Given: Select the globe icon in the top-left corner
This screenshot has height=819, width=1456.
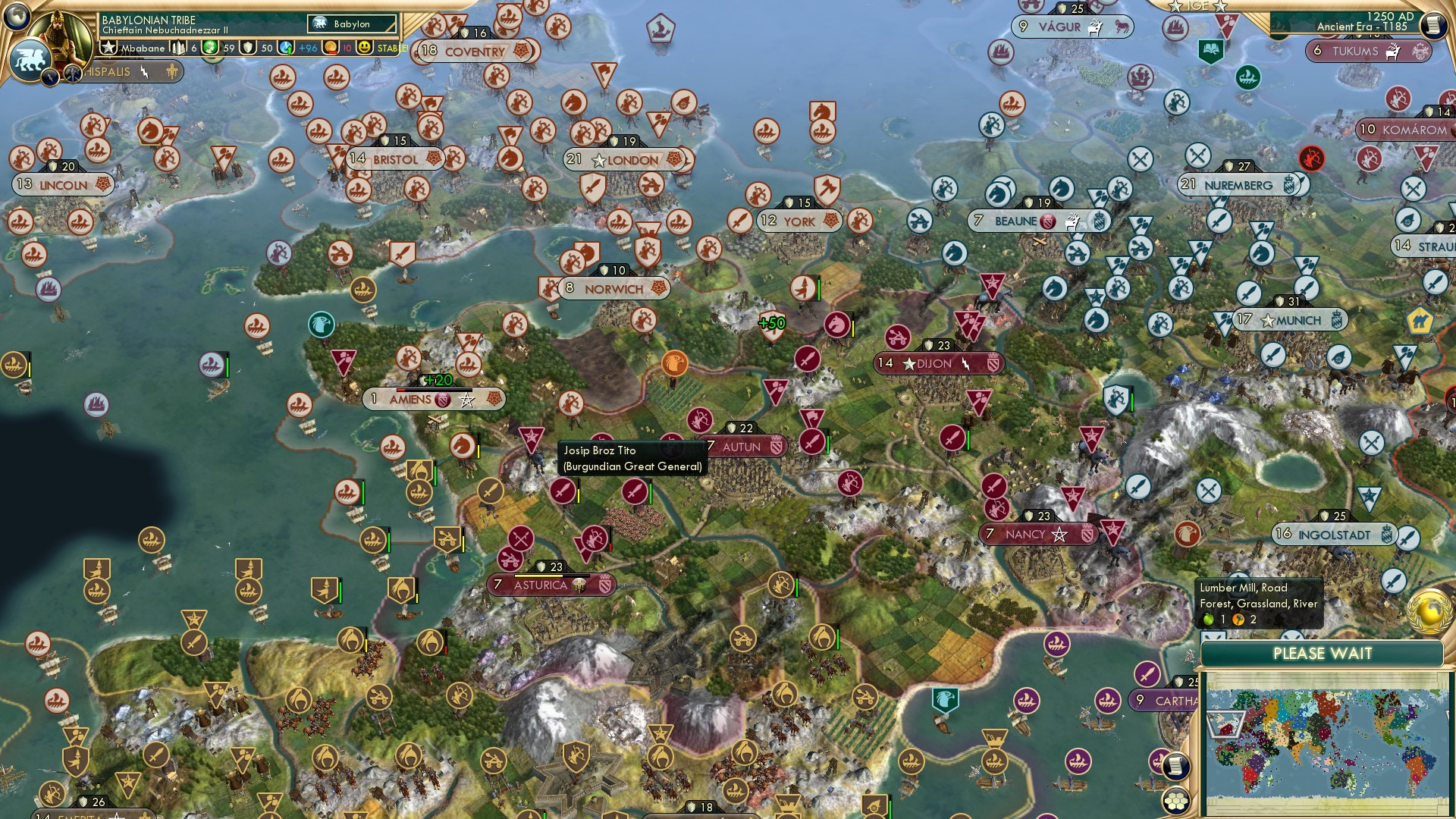Looking at the screenshot, I should pyautogui.click(x=17, y=16).
